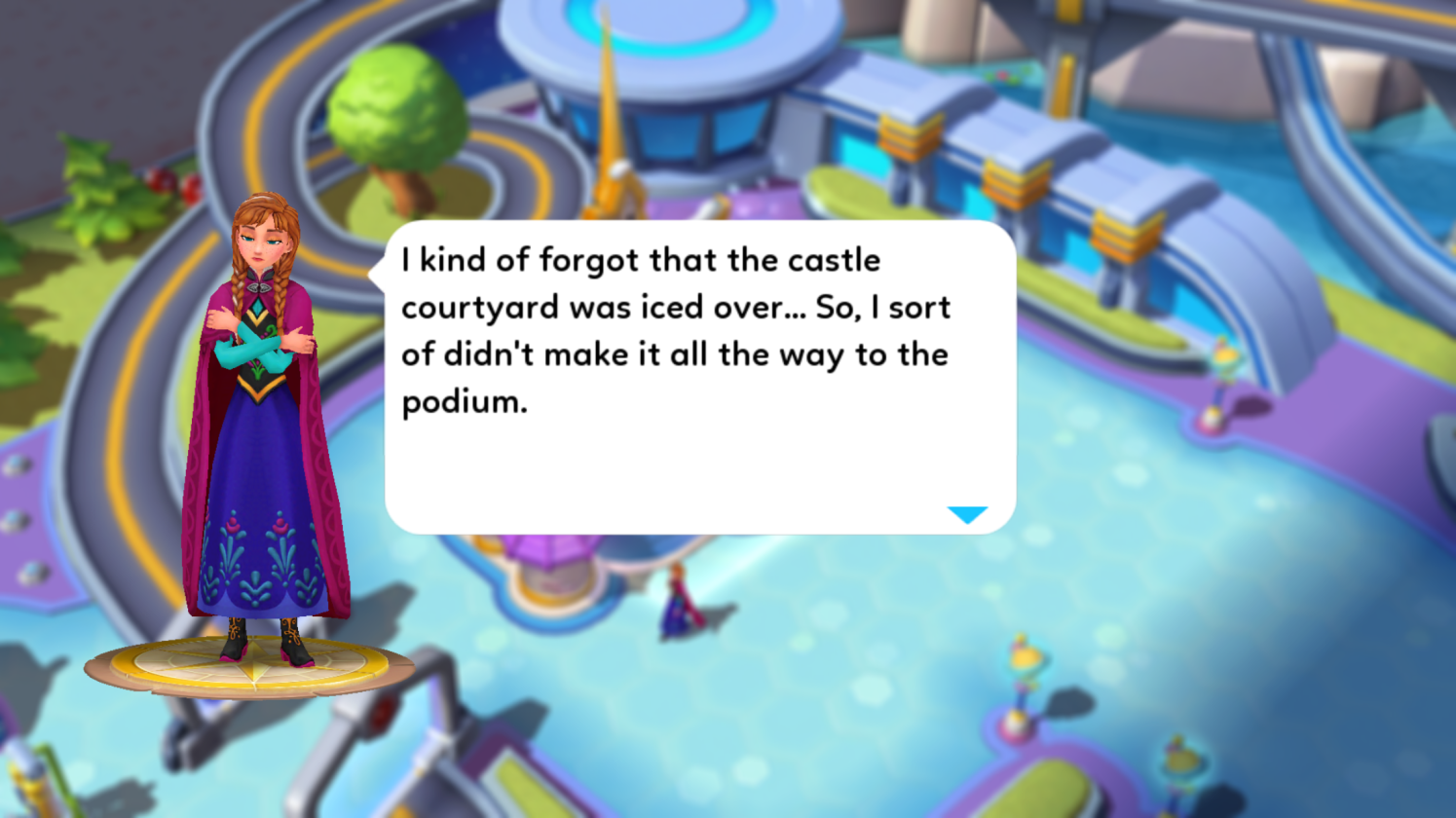Tap Anna's speech bubble to continue
This screenshot has width=1456, height=818.
699,377
